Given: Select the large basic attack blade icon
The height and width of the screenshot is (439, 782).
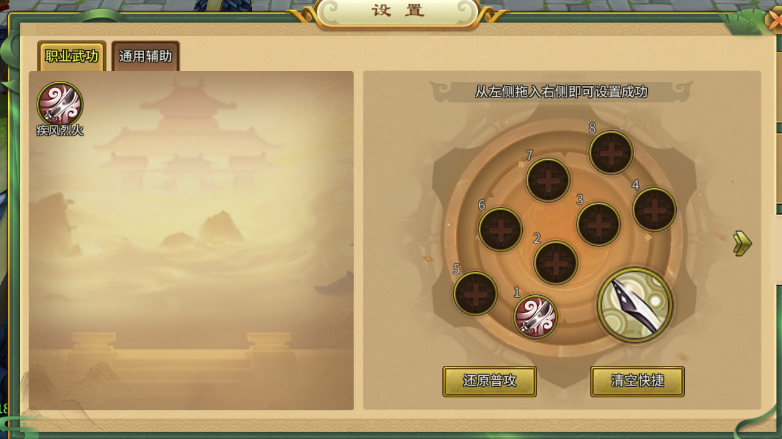Looking at the screenshot, I should coord(635,305).
